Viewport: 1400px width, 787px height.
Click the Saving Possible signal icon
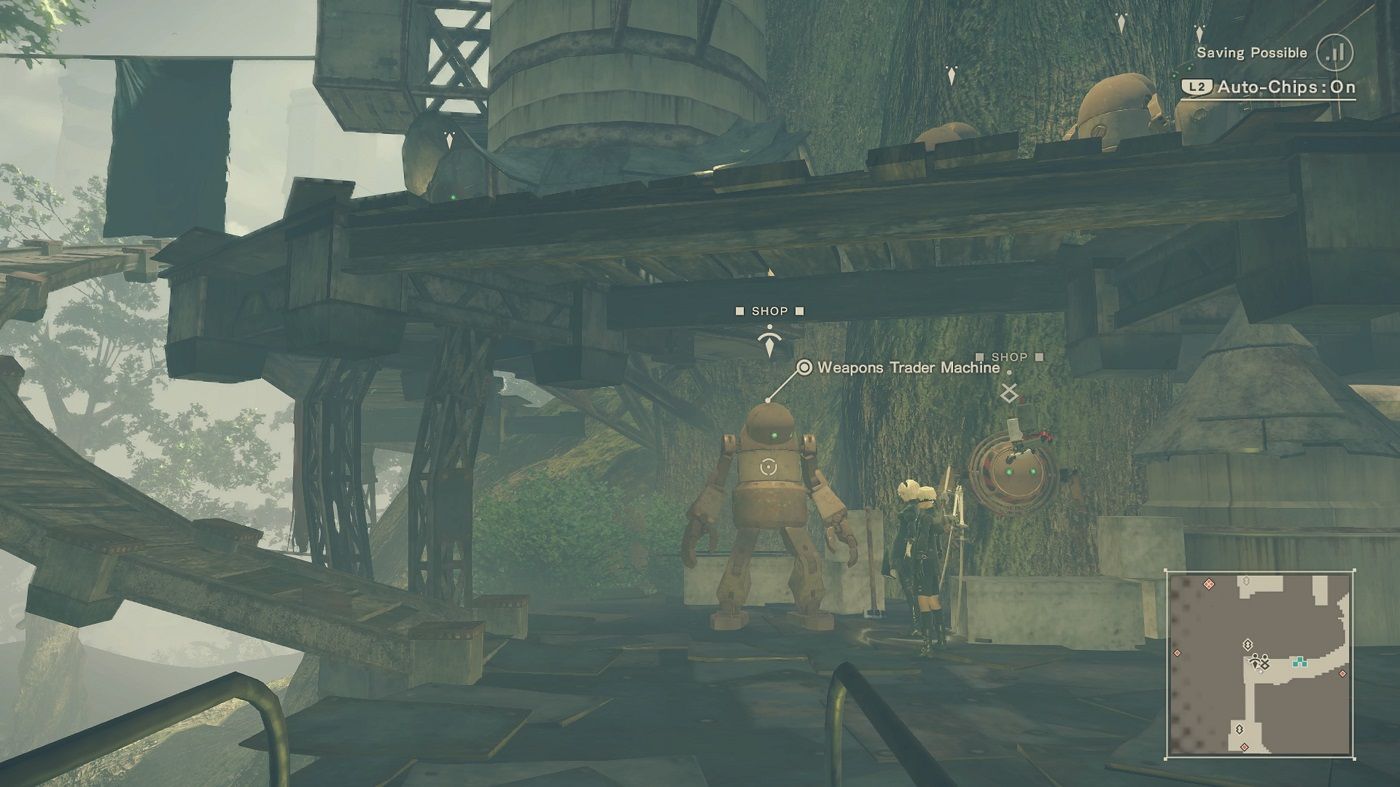coord(1334,52)
